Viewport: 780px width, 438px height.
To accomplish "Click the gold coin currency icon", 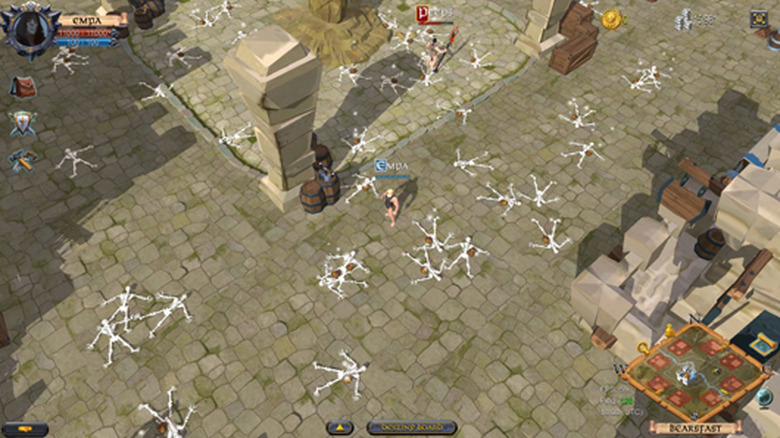I will (x=611, y=19).
